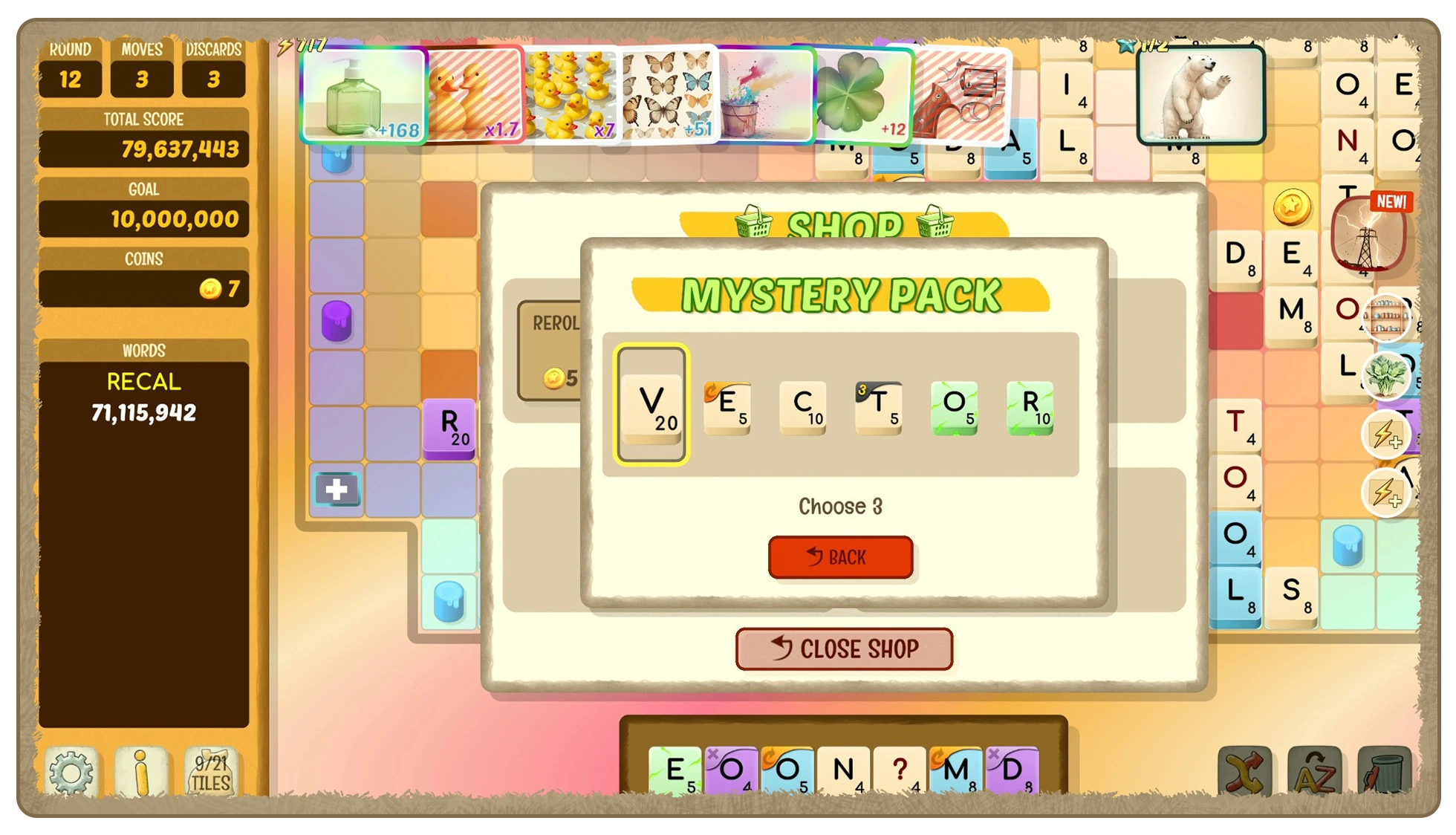
Task: Pick the E tile in the mystery pack
Action: click(727, 407)
